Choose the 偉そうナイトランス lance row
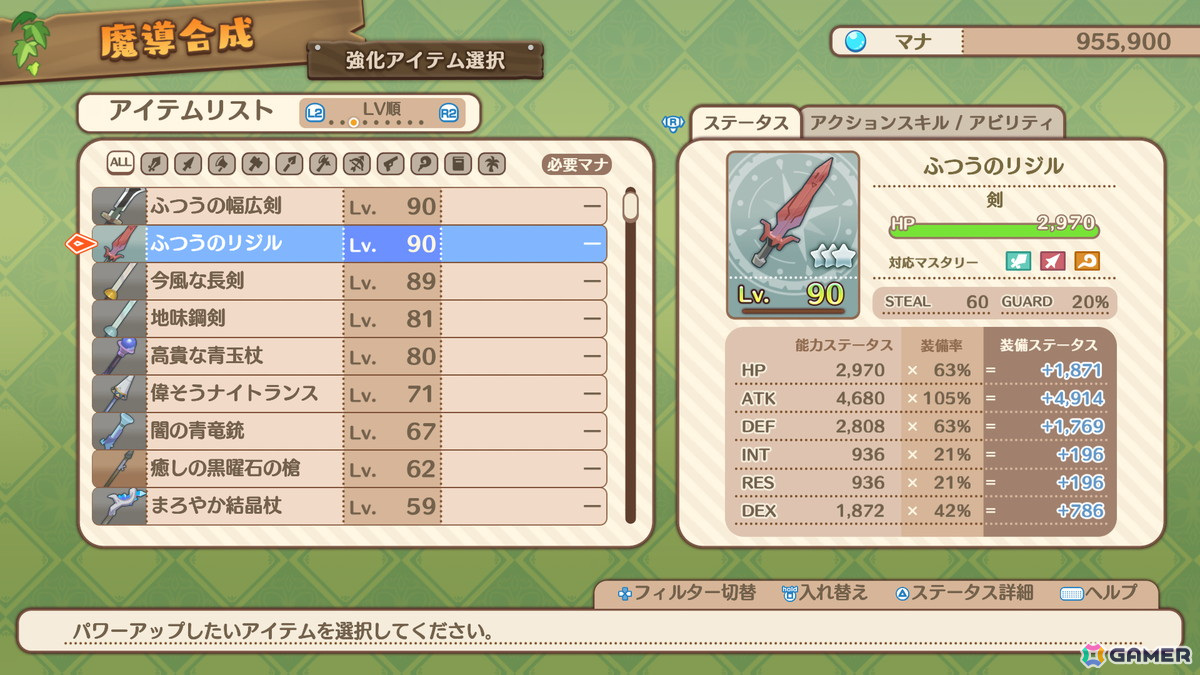The image size is (1200, 675). point(350,393)
